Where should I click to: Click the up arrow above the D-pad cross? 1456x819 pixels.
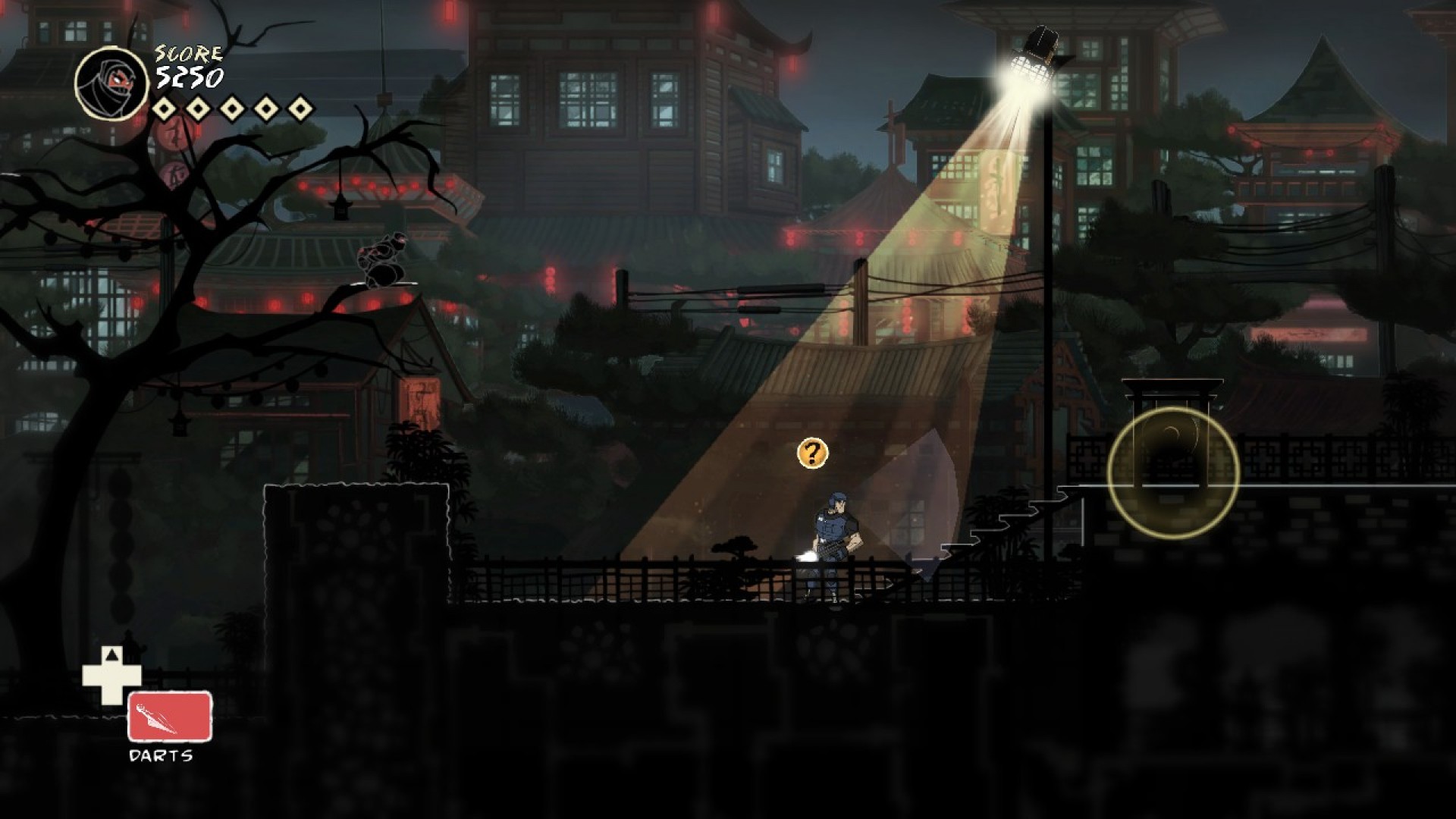[112, 654]
